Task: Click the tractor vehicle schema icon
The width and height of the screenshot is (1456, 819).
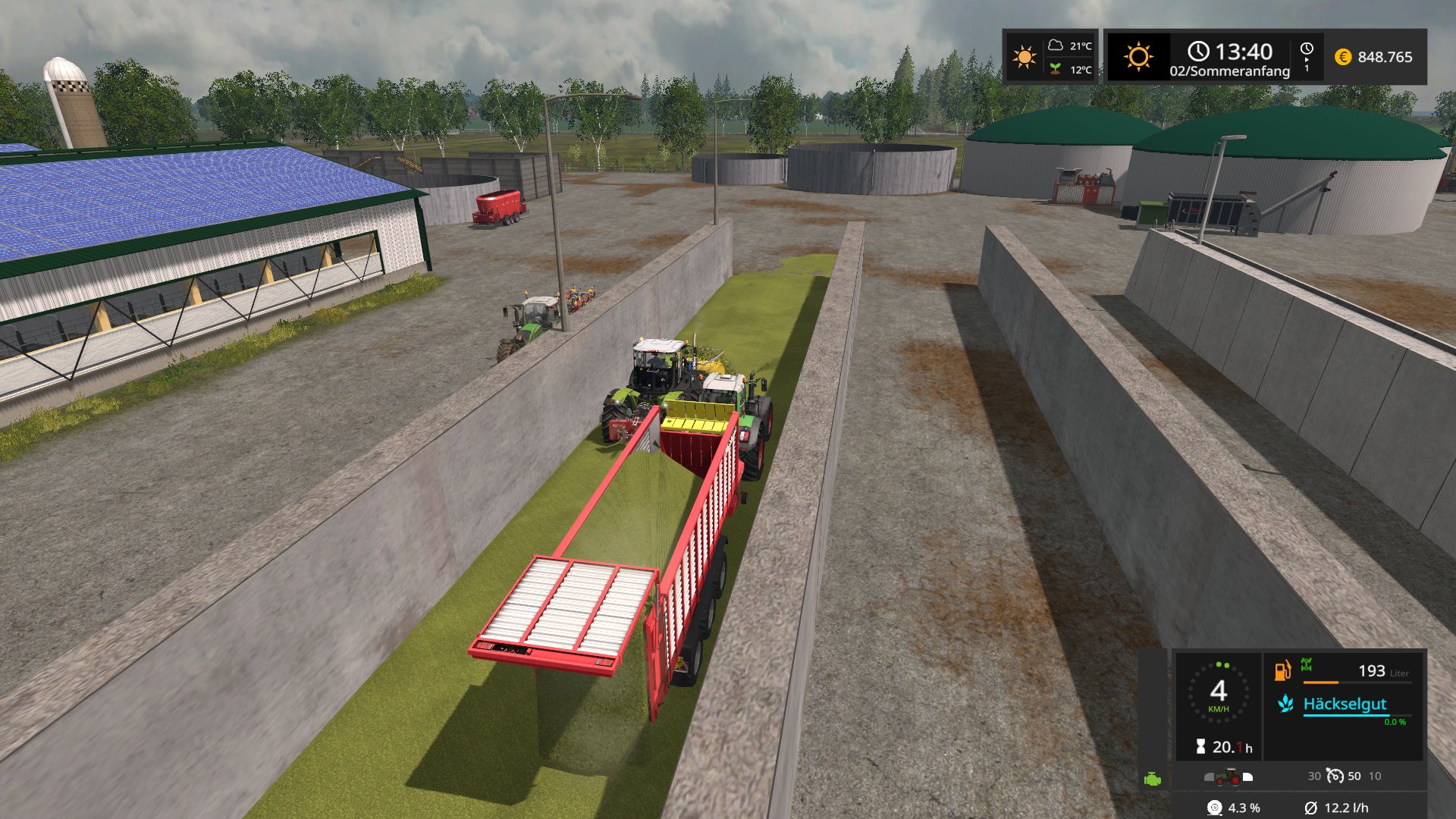Action: [1228, 777]
